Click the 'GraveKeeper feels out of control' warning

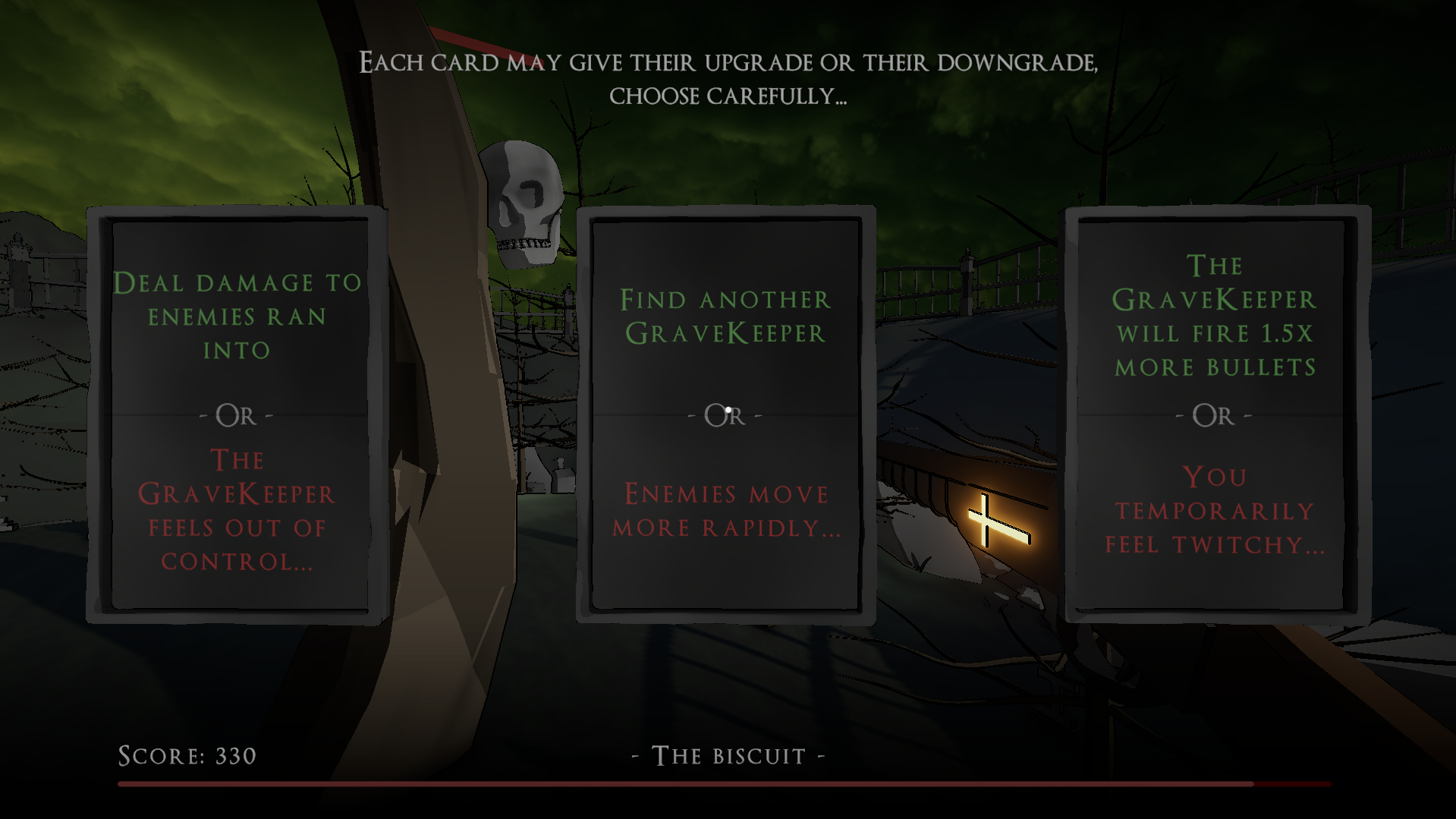236,510
